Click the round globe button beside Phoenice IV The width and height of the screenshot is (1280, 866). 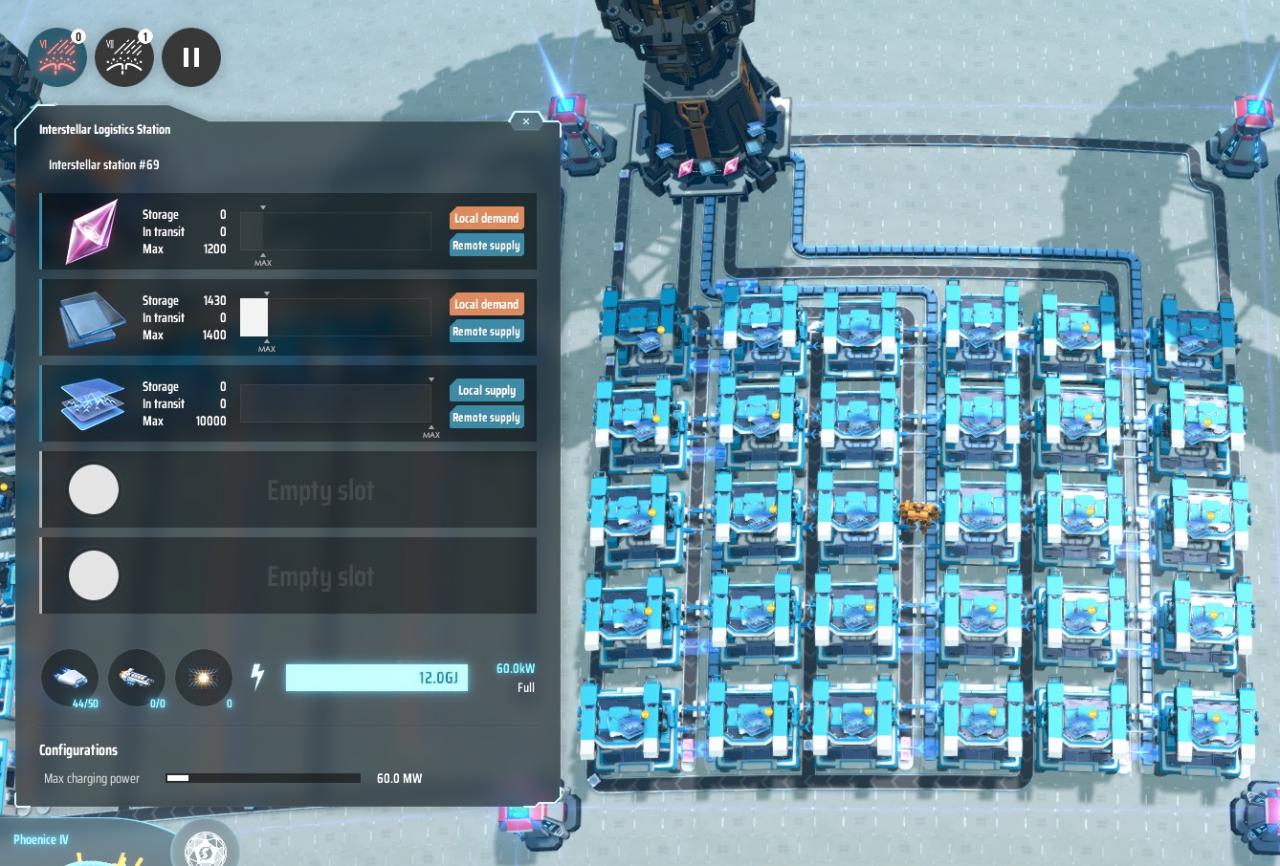click(x=205, y=846)
